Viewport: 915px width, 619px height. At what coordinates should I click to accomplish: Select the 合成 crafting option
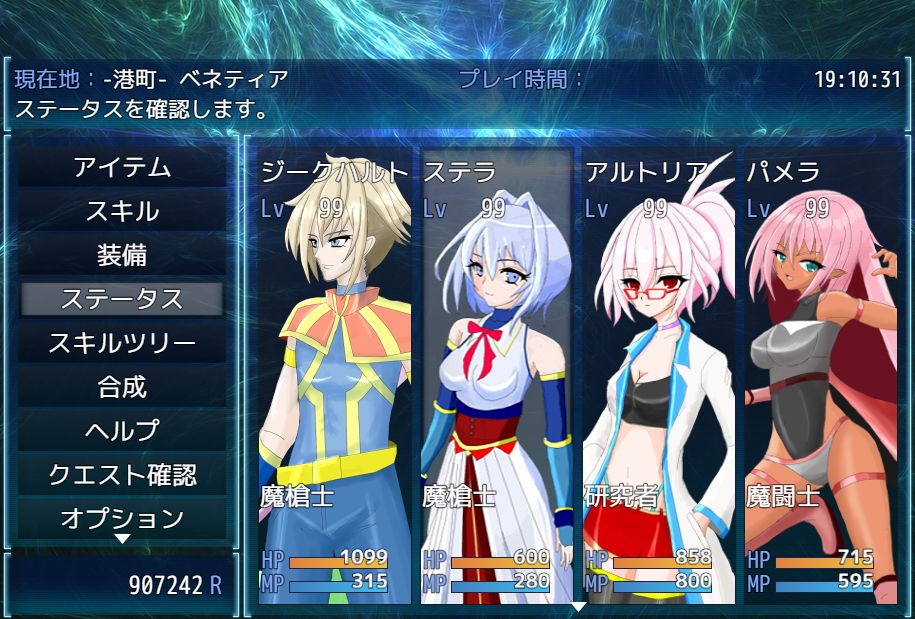coord(122,387)
